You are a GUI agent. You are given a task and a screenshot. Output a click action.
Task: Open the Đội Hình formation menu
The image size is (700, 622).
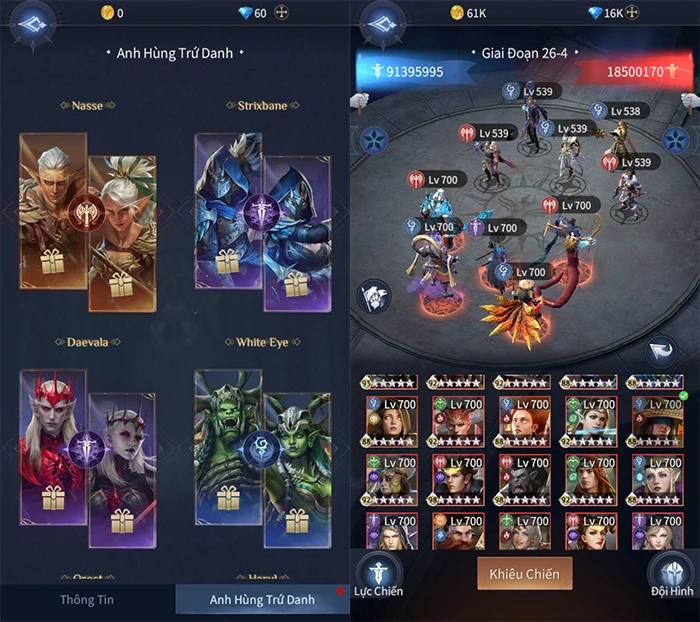[x=671, y=575]
